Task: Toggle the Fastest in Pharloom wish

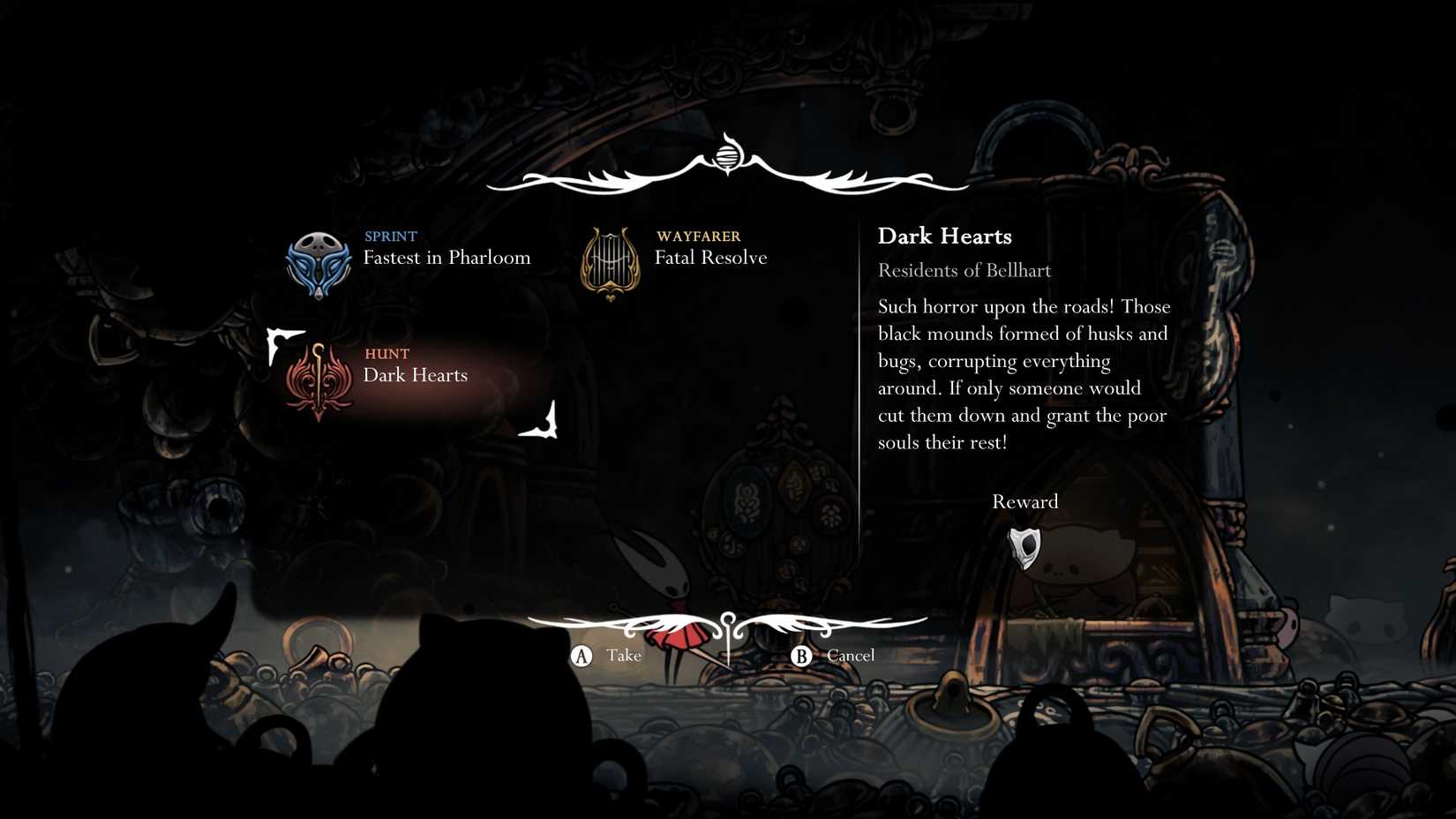Action: click(x=448, y=258)
